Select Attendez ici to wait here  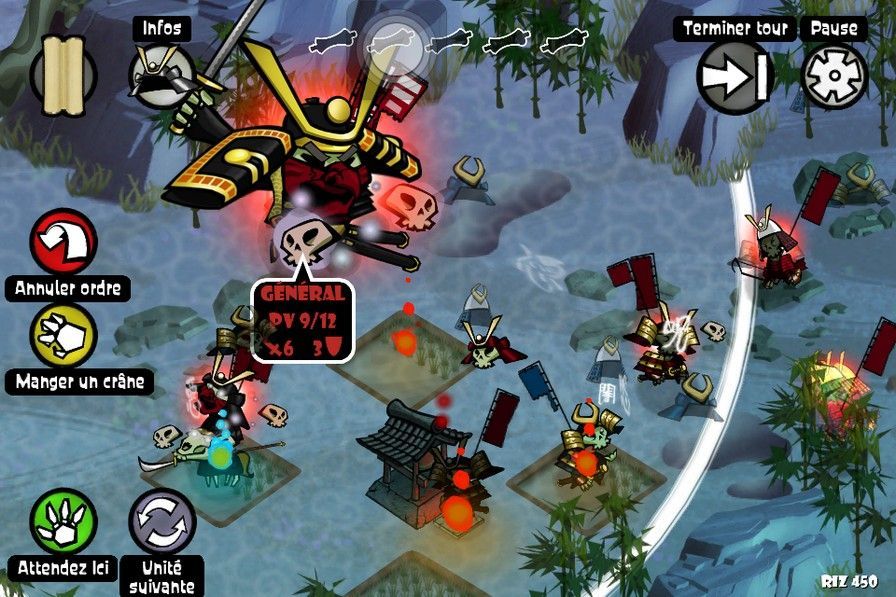[65, 523]
